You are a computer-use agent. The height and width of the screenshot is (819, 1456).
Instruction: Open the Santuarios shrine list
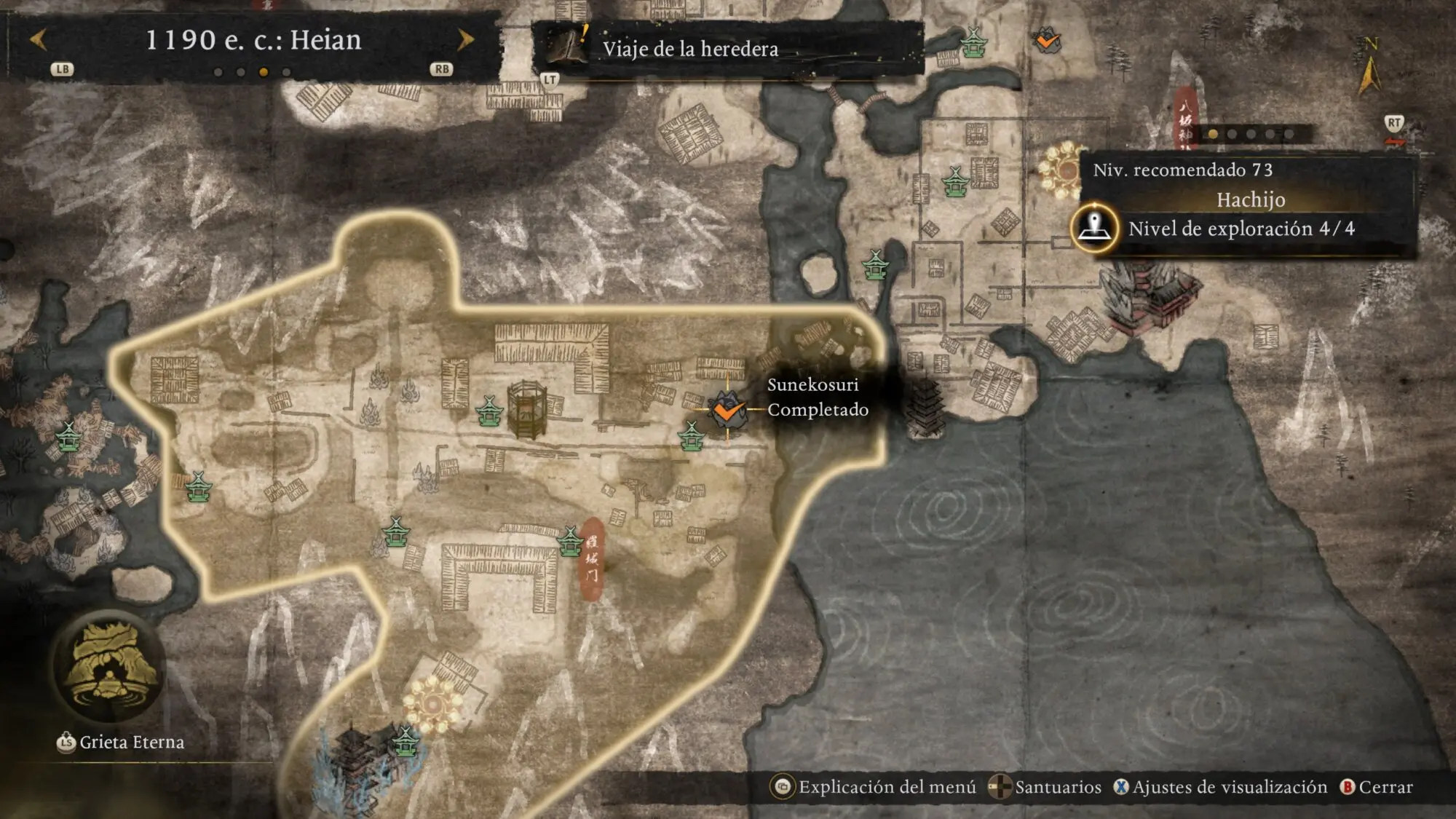(1045, 787)
